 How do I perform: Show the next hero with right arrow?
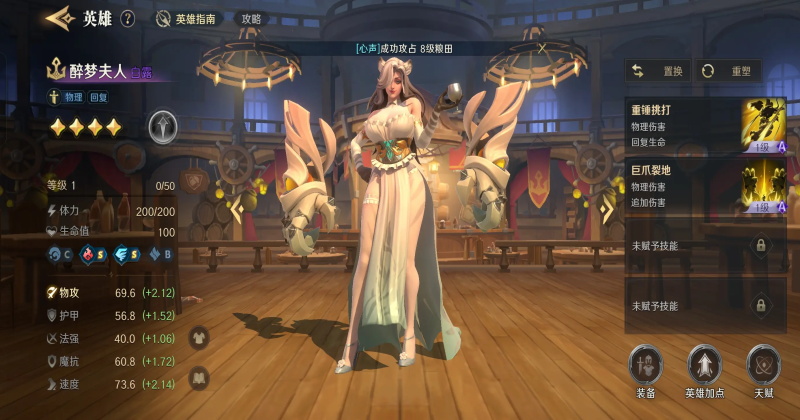(604, 208)
